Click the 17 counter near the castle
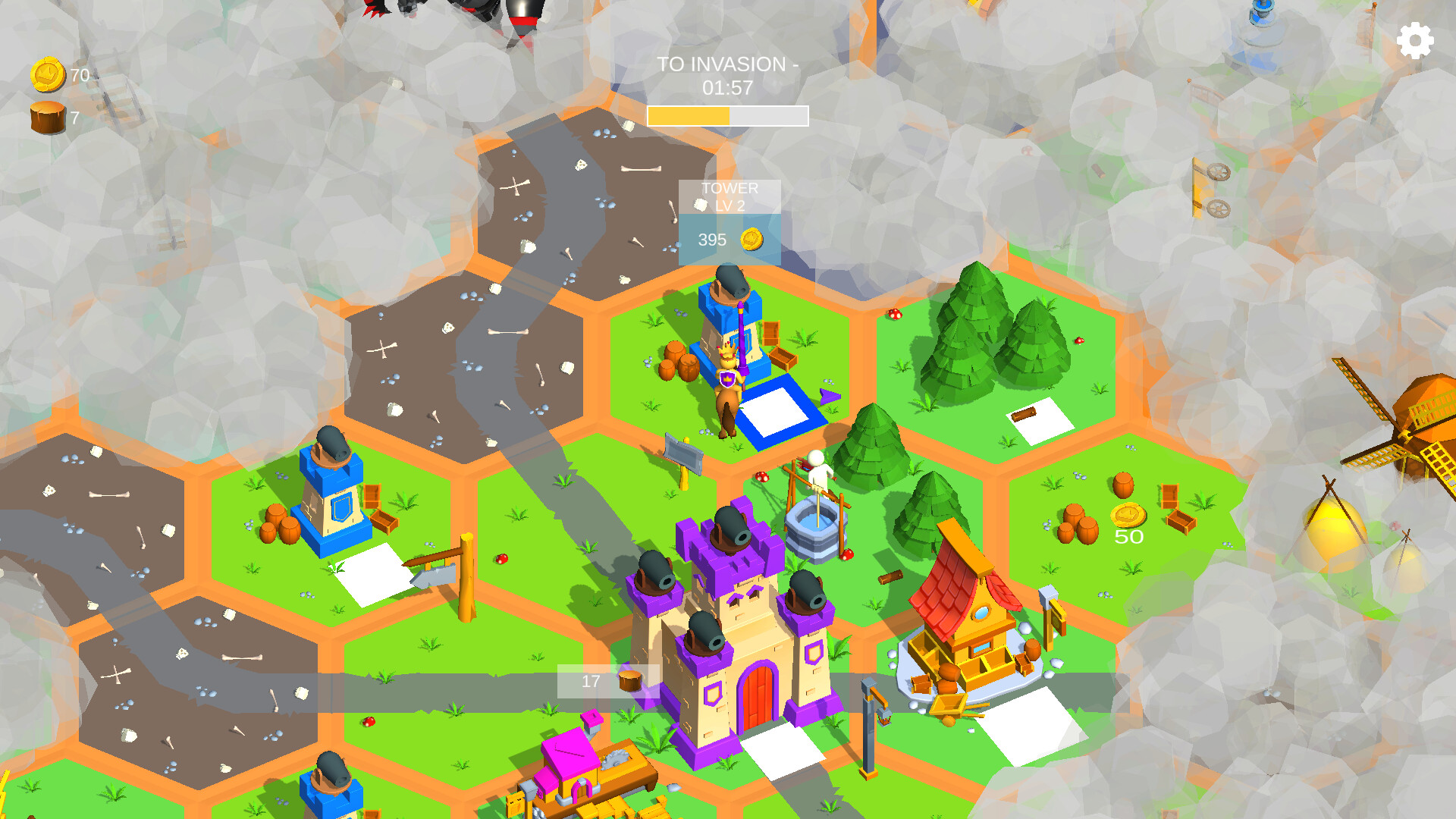The width and height of the screenshot is (1456, 819). (x=590, y=679)
